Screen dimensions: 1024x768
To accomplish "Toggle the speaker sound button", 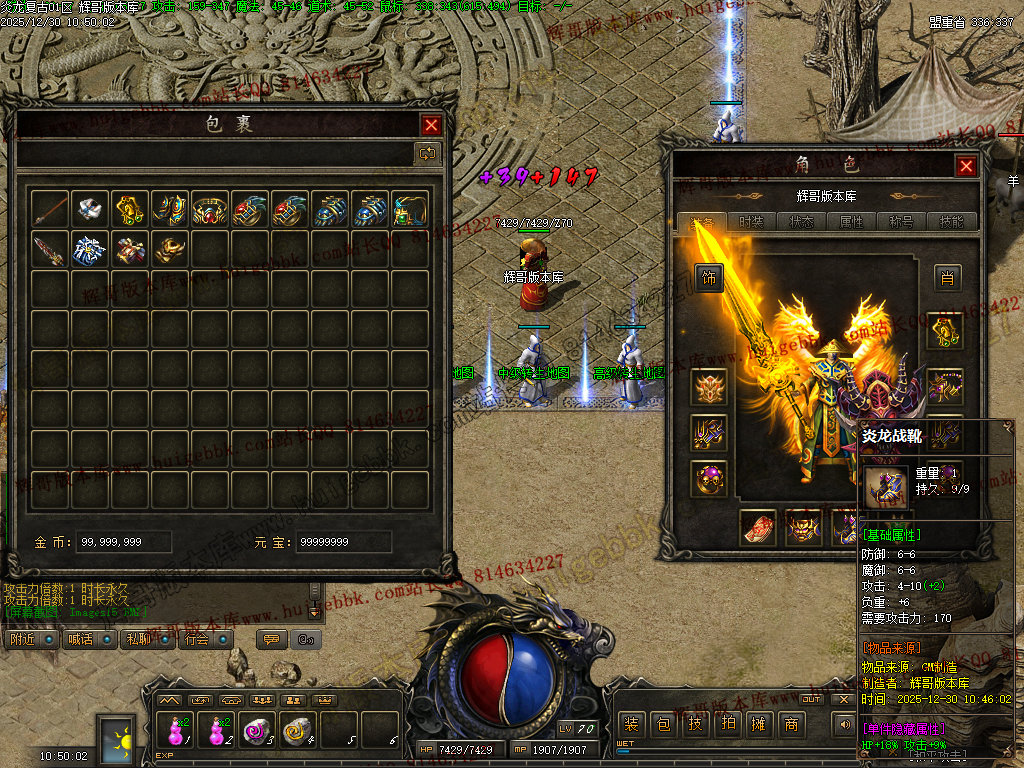I will click(x=844, y=723).
